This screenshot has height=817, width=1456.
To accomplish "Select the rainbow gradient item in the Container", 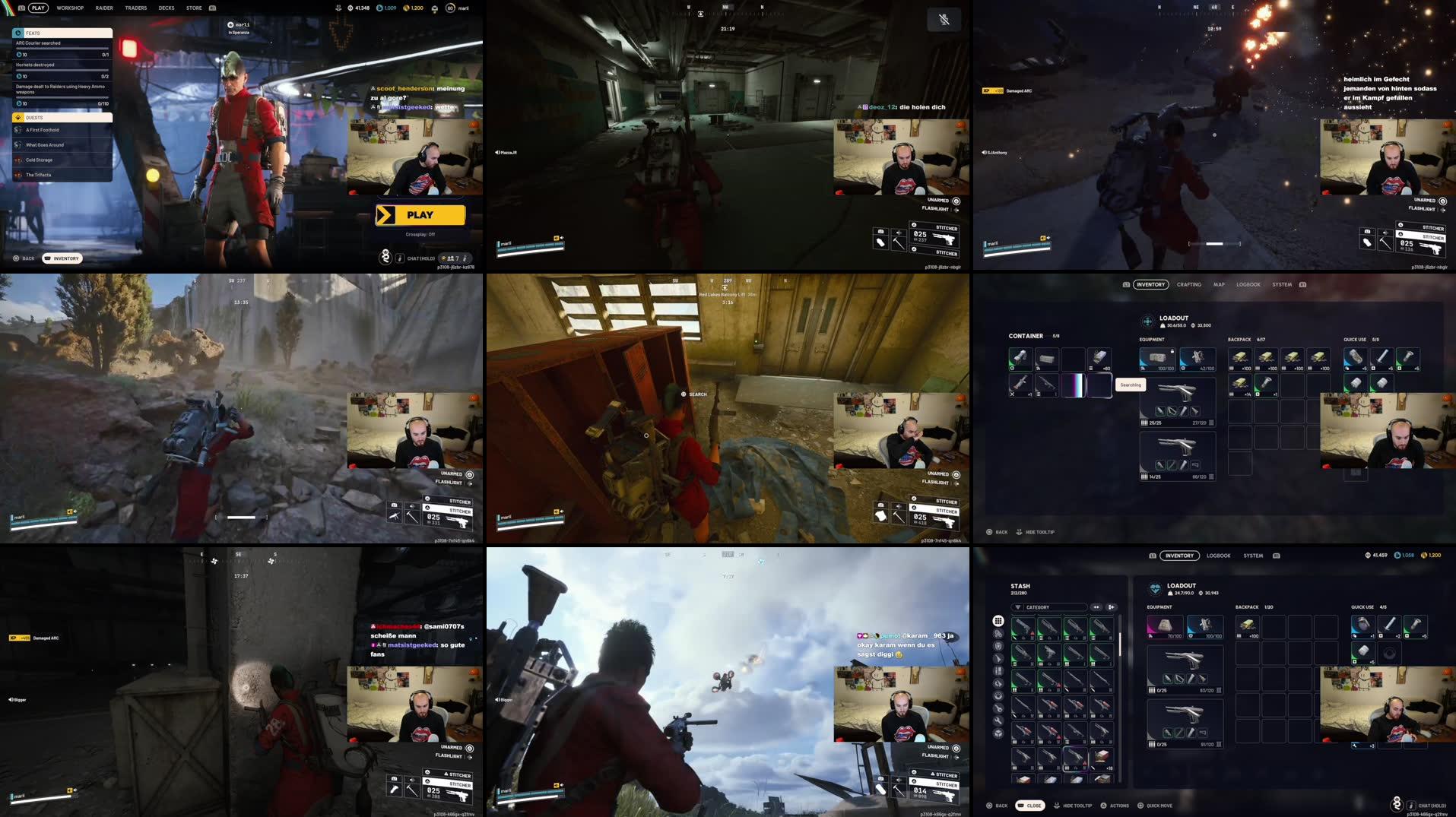I will [x=1076, y=385].
